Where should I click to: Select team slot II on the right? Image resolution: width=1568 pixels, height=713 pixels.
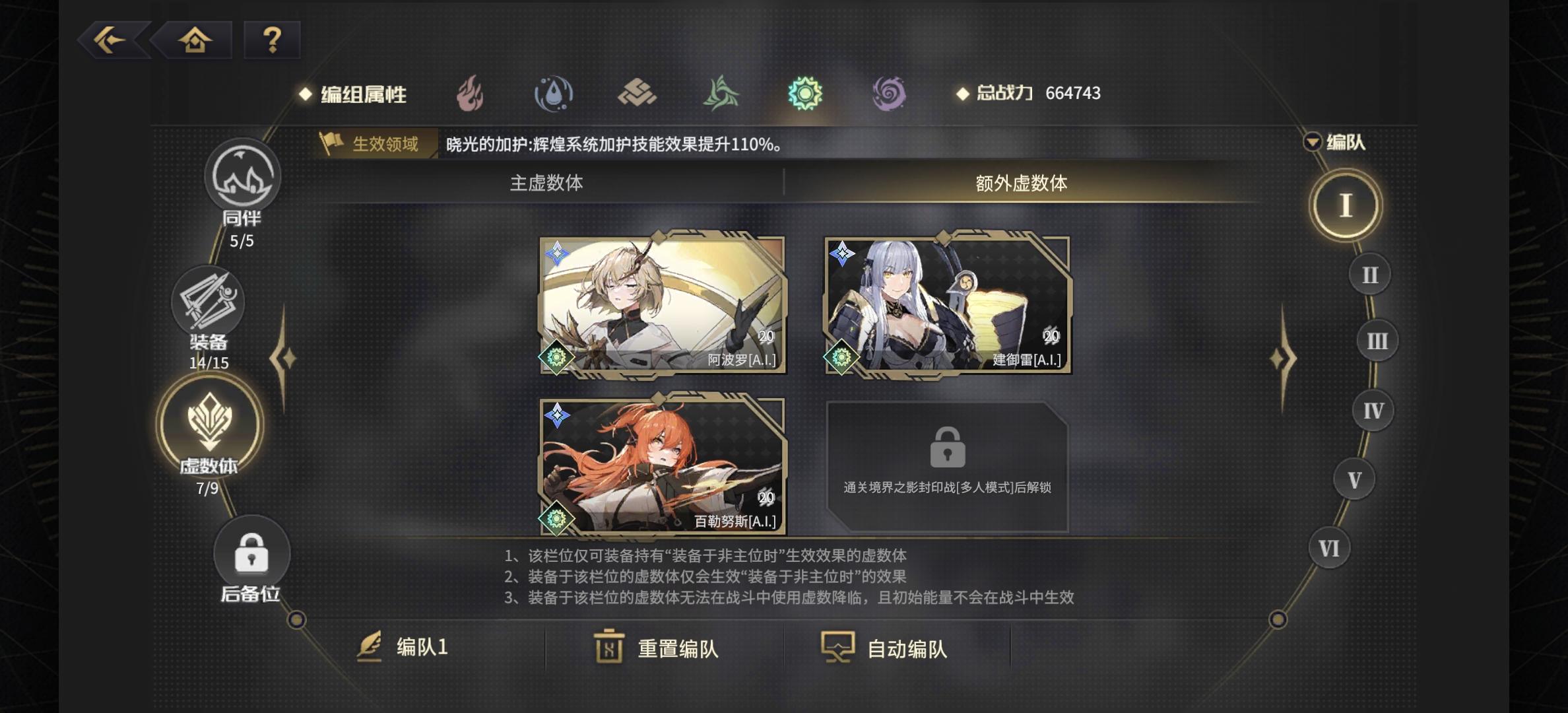1369,274
